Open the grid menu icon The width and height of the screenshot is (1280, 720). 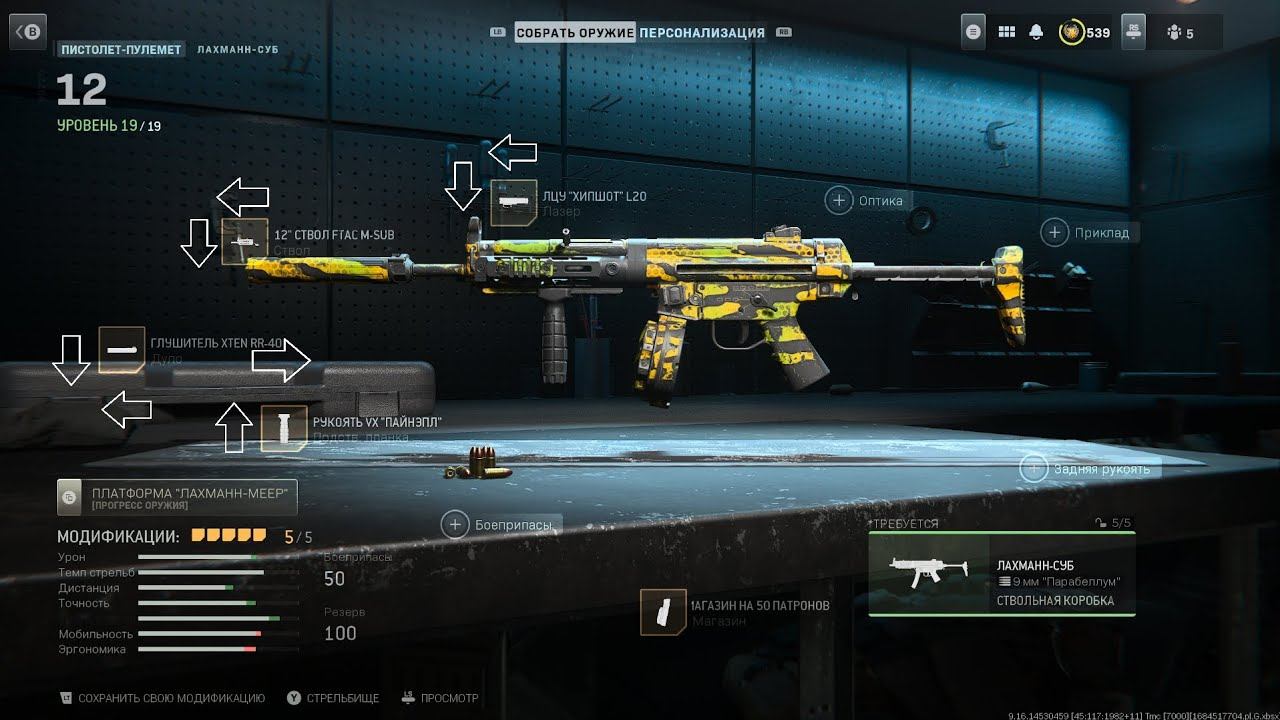[x=1006, y=32]
